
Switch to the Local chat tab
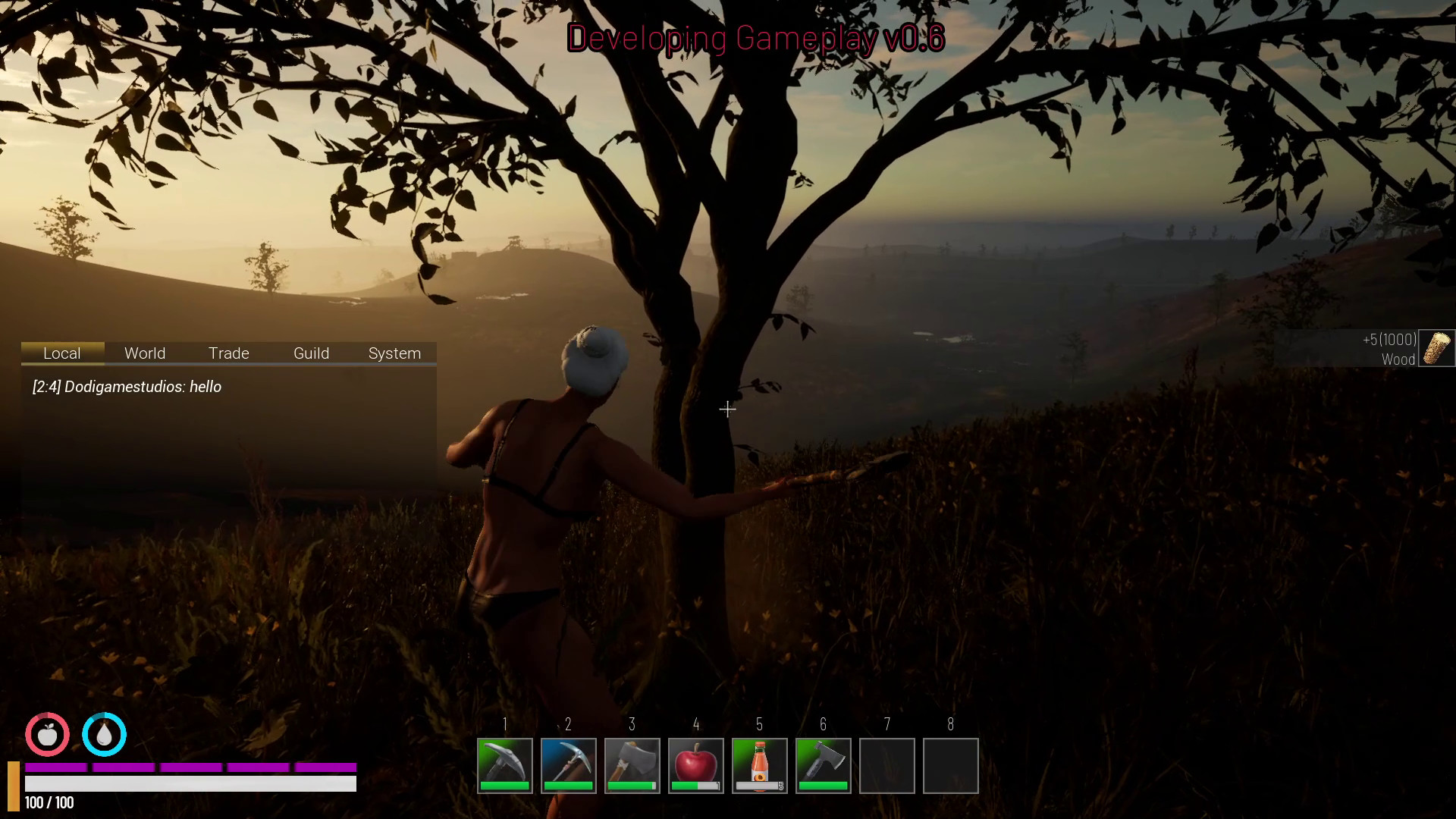click(62, 353)
